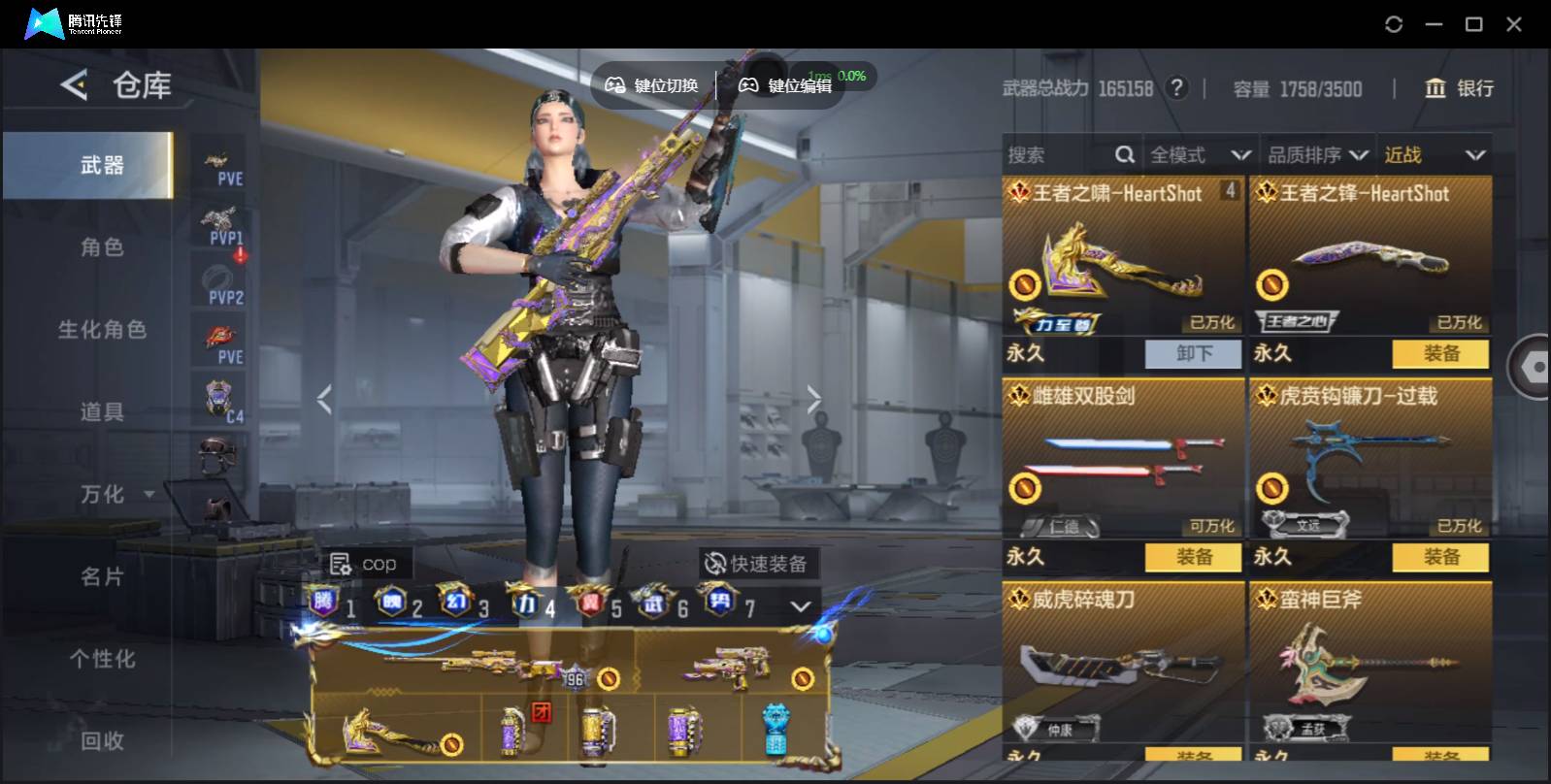The image size is (1551, 784).
Task: Go back from the 仓库 warehouse screen
Action: click(74, 85)
